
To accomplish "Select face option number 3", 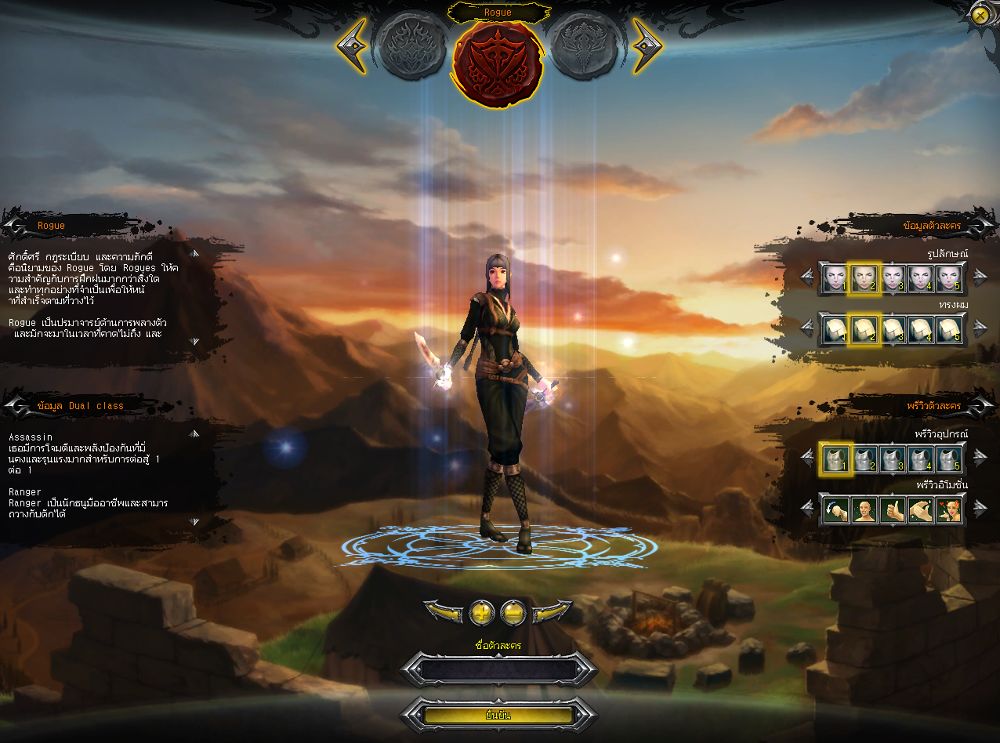I will point(892,279).
